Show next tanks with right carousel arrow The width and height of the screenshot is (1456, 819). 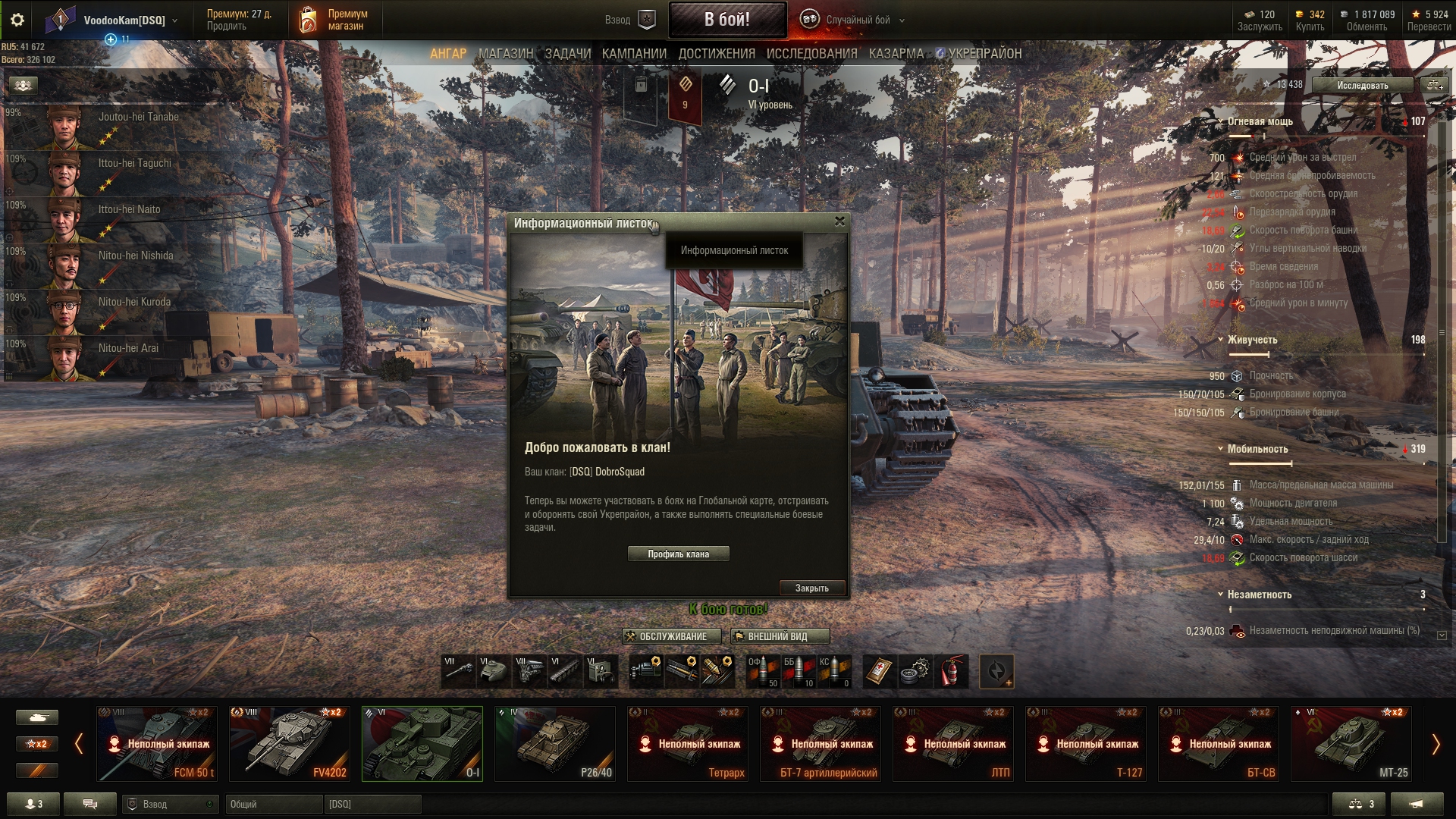[x=1436, y=745]
